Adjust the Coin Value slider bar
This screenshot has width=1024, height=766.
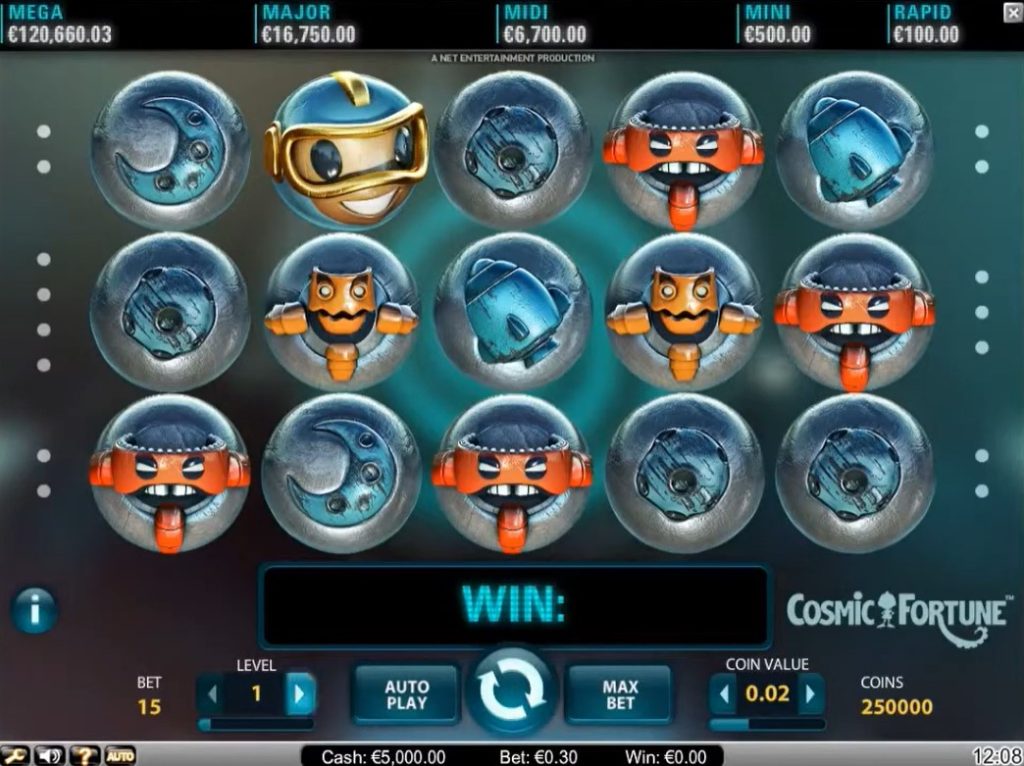(767, 723)
